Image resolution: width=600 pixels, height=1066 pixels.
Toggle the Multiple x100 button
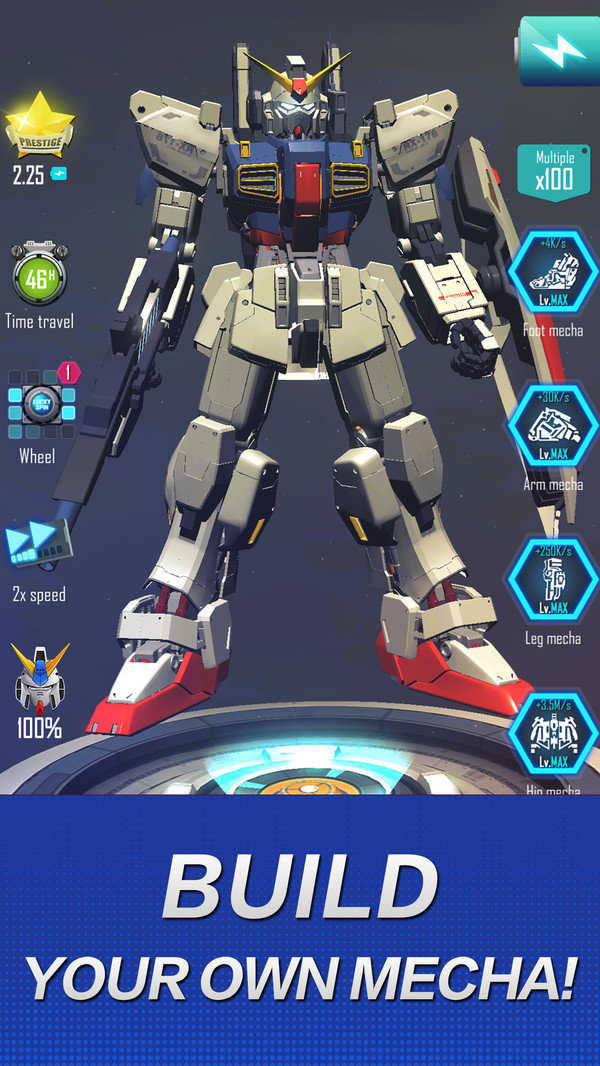pos(553,173)
